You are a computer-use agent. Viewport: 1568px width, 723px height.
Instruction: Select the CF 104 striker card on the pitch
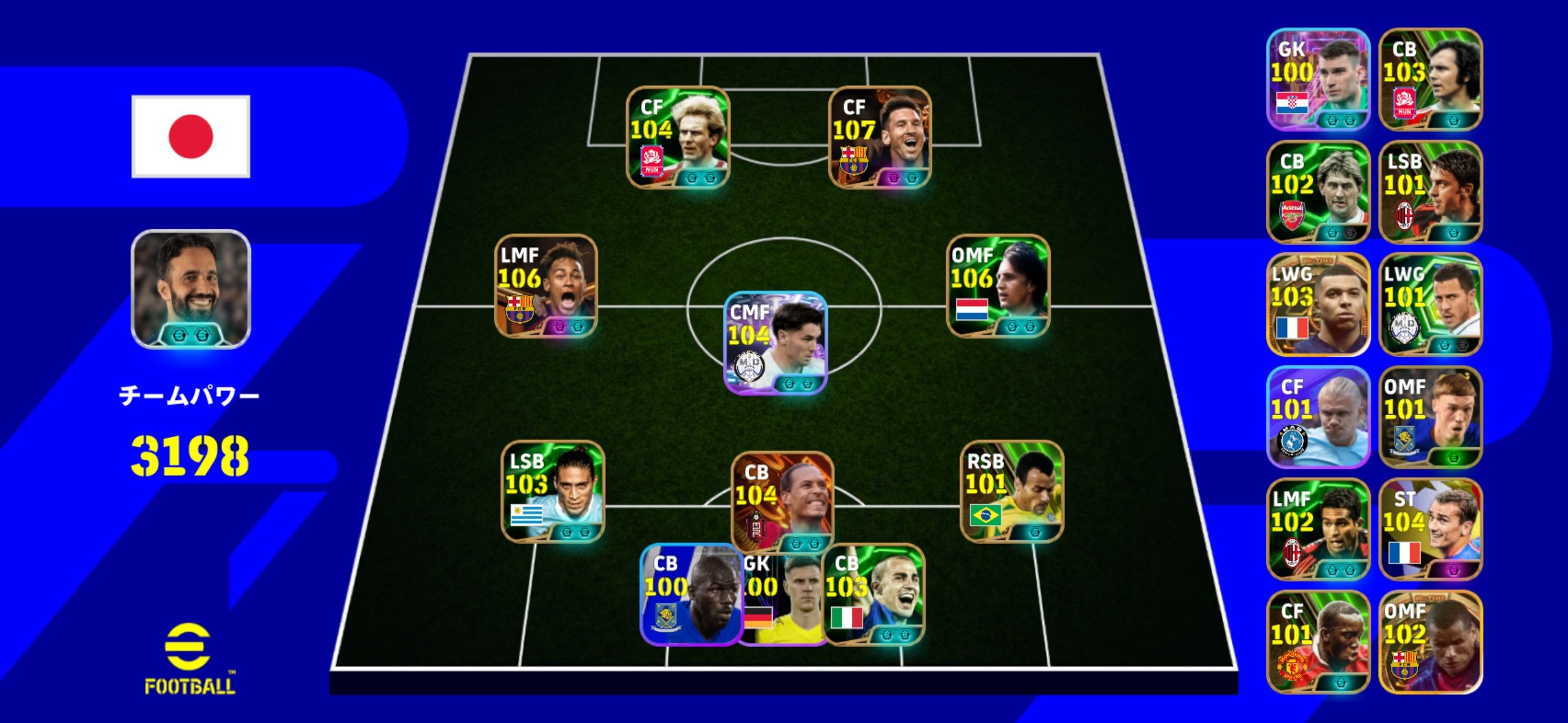(678, 137)
